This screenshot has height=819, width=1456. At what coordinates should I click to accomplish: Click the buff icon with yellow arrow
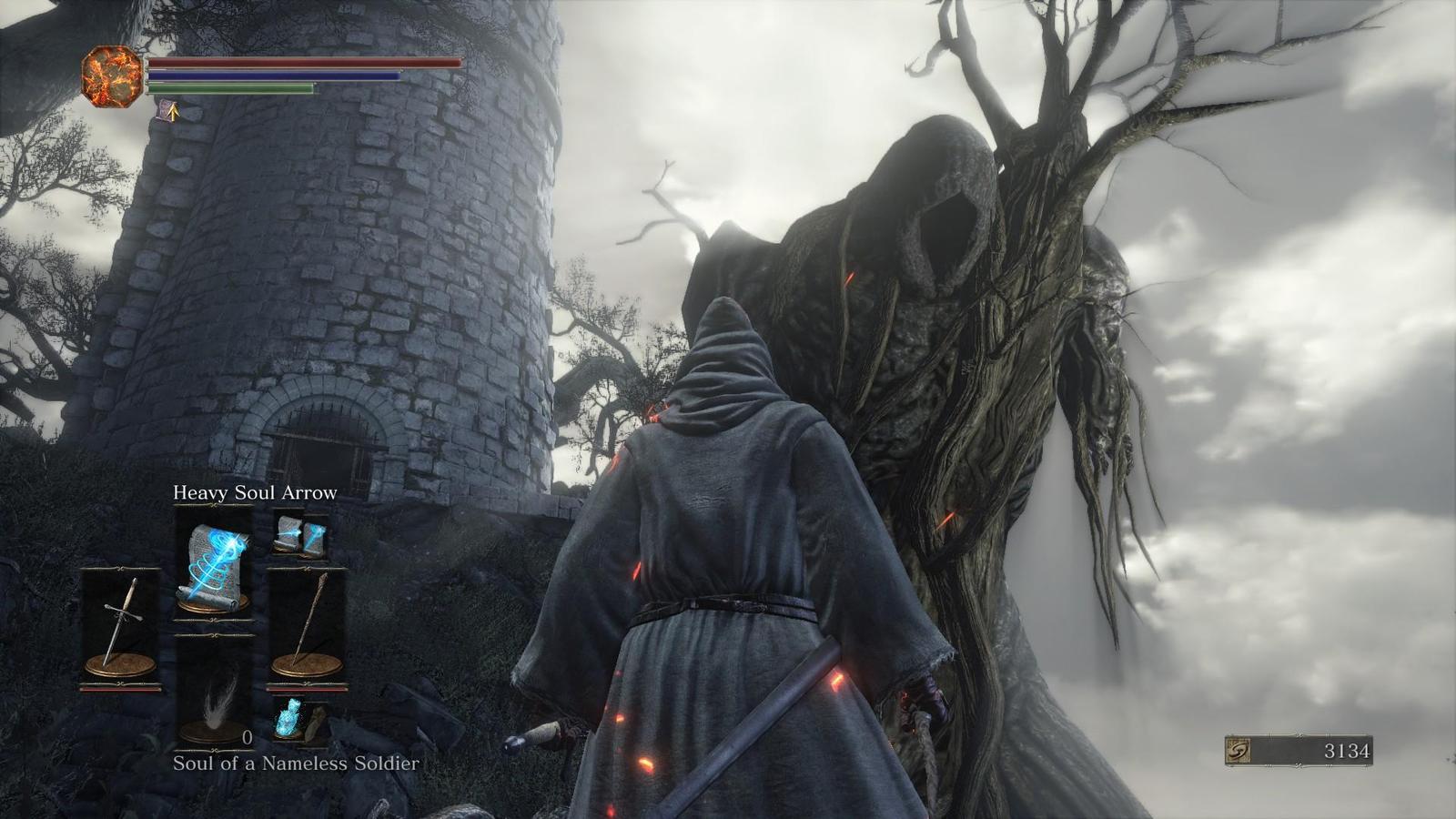167,111
